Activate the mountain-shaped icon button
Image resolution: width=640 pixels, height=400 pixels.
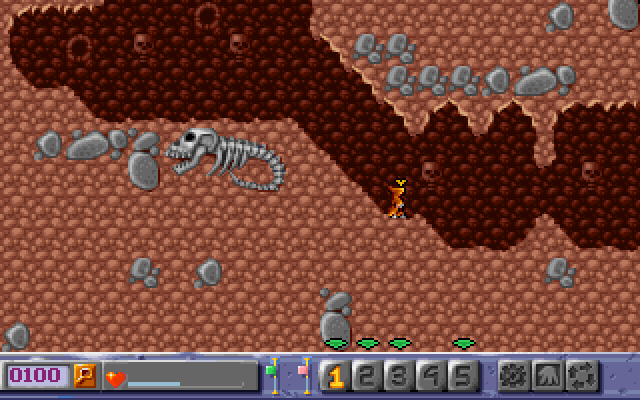click(x=547, y=376)
